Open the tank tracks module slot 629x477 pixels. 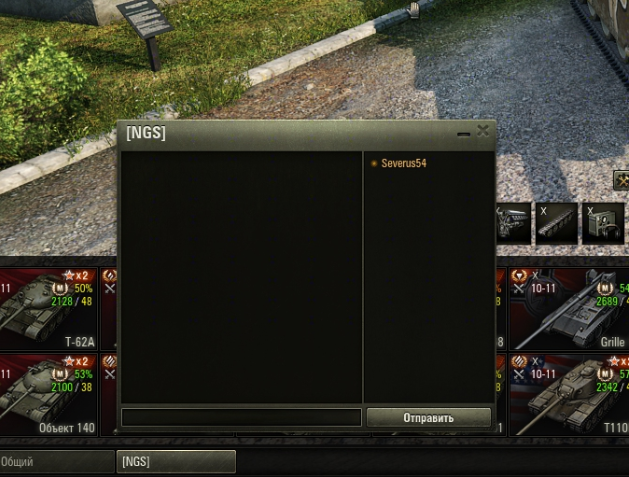pos(556,223)
